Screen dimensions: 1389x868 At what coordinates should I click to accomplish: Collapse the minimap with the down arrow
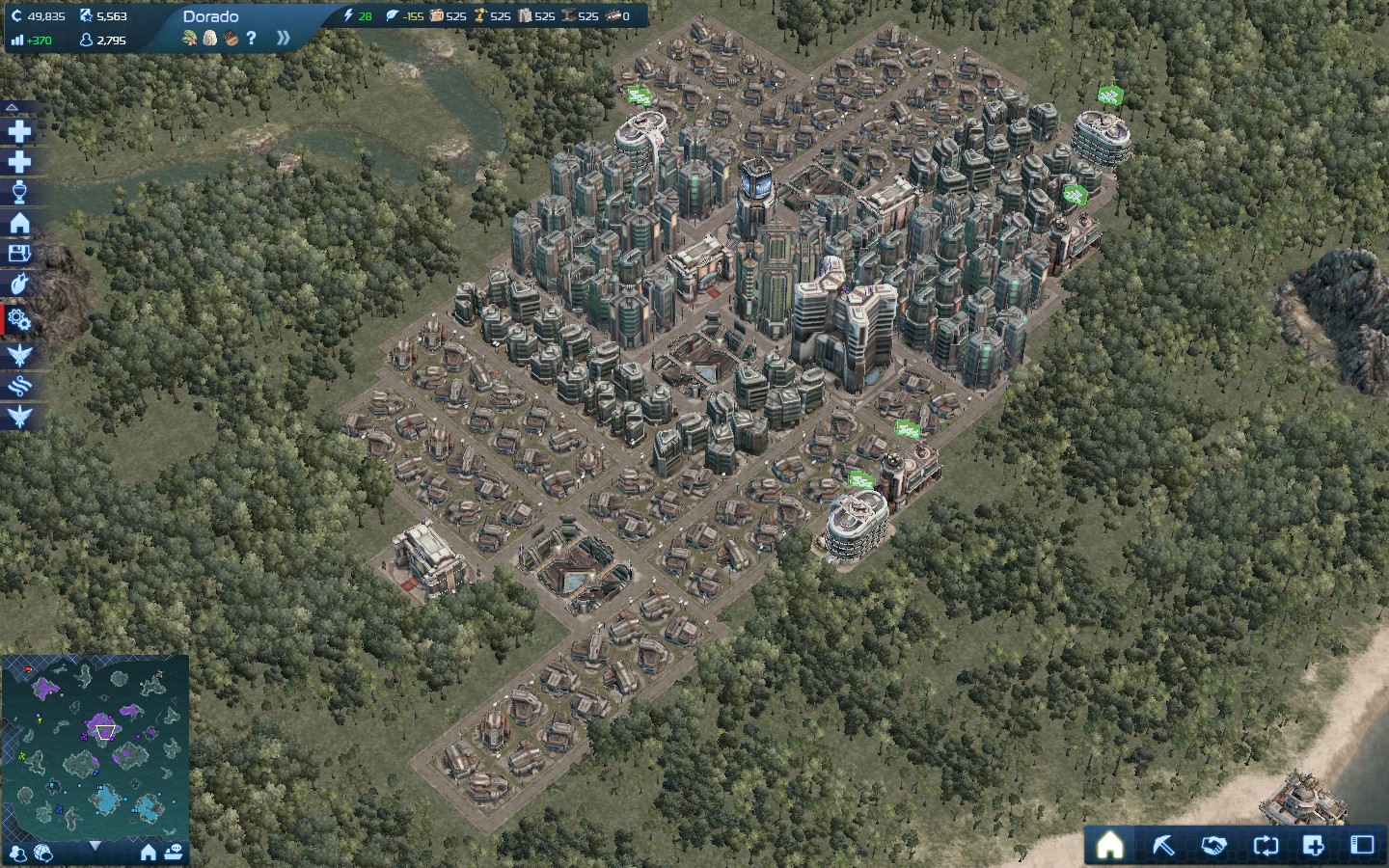[x=95, y=846]
